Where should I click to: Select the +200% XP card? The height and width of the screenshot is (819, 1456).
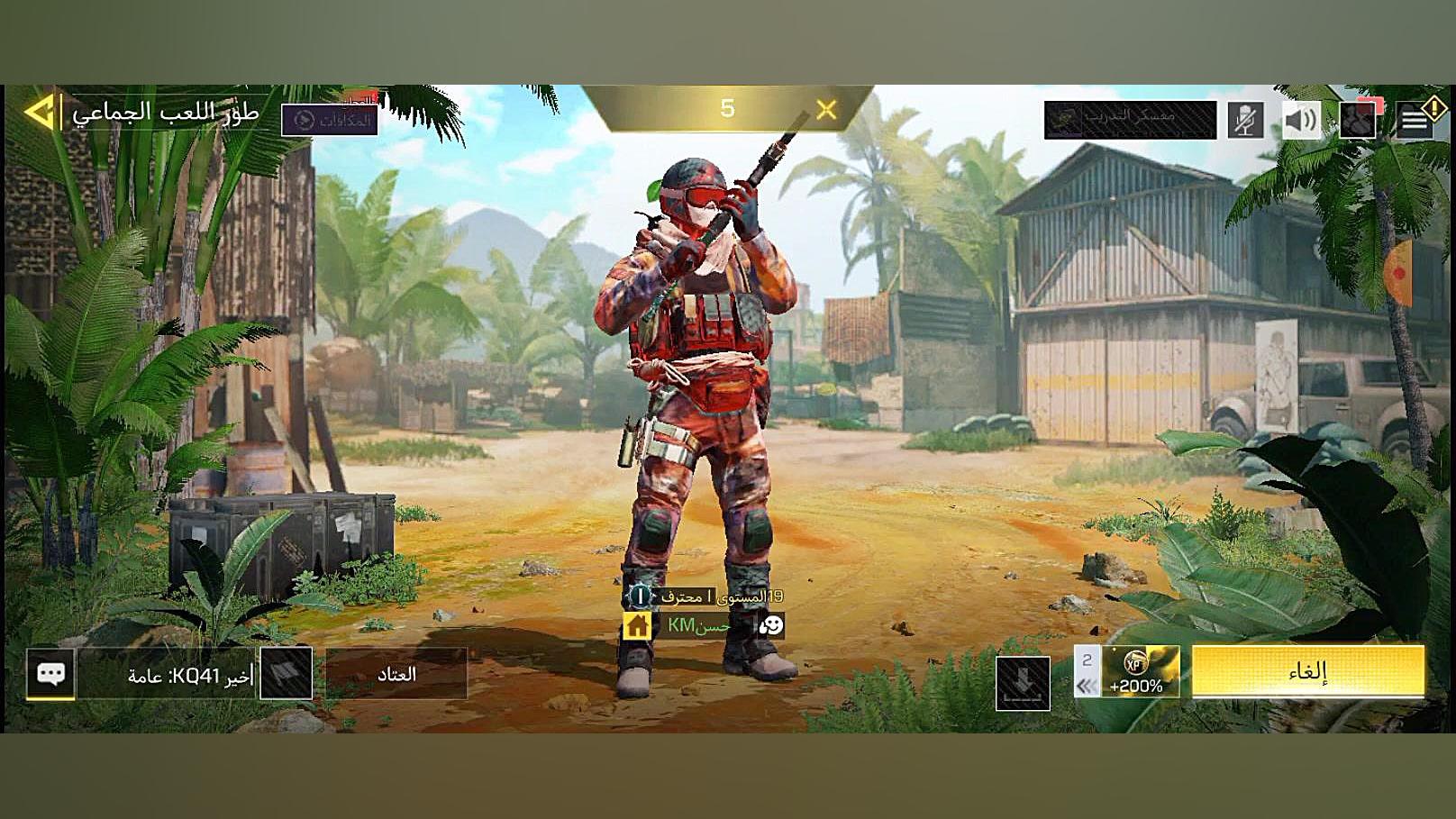pyautogui.click(x=1139, y=672)
